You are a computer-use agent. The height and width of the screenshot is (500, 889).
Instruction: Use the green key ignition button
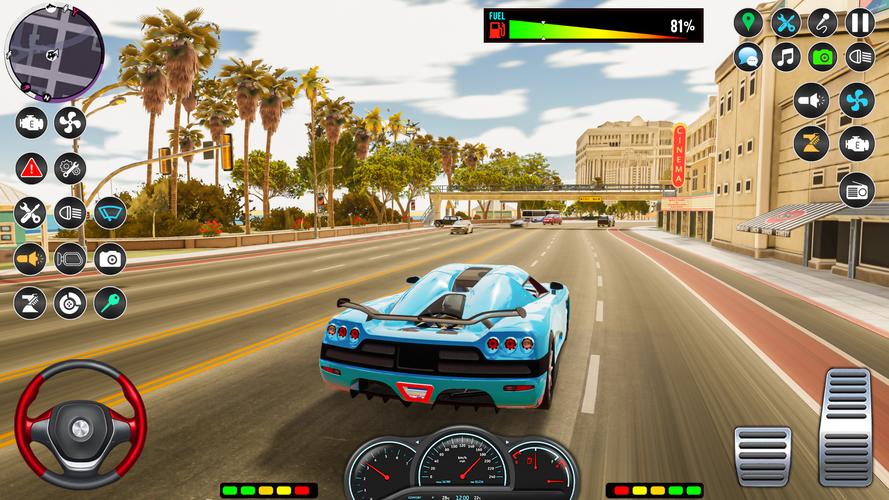coord(110,302)
